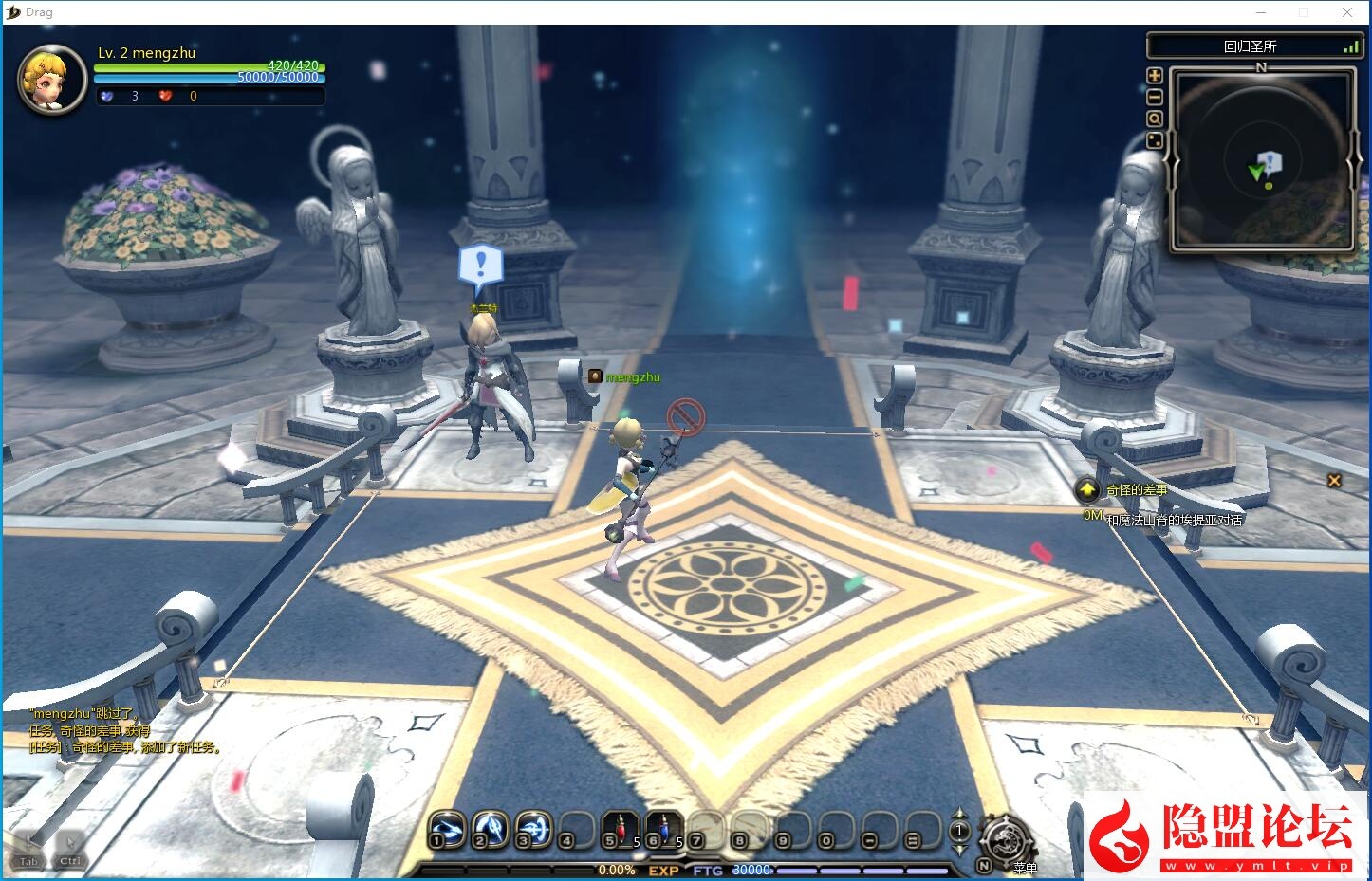This screenshot has height=881, width=1372.
Task: Switch hotbar page with the up arrow
Action: 959,814
